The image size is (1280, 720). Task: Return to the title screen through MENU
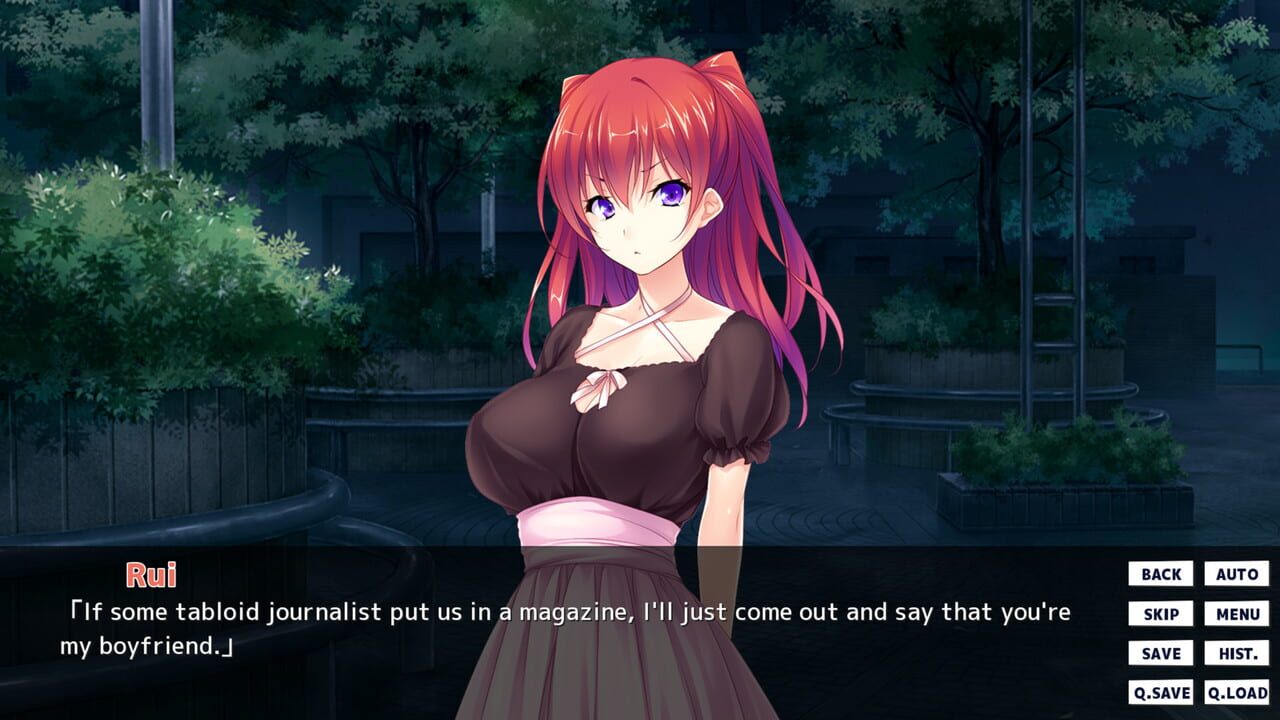1238,613
